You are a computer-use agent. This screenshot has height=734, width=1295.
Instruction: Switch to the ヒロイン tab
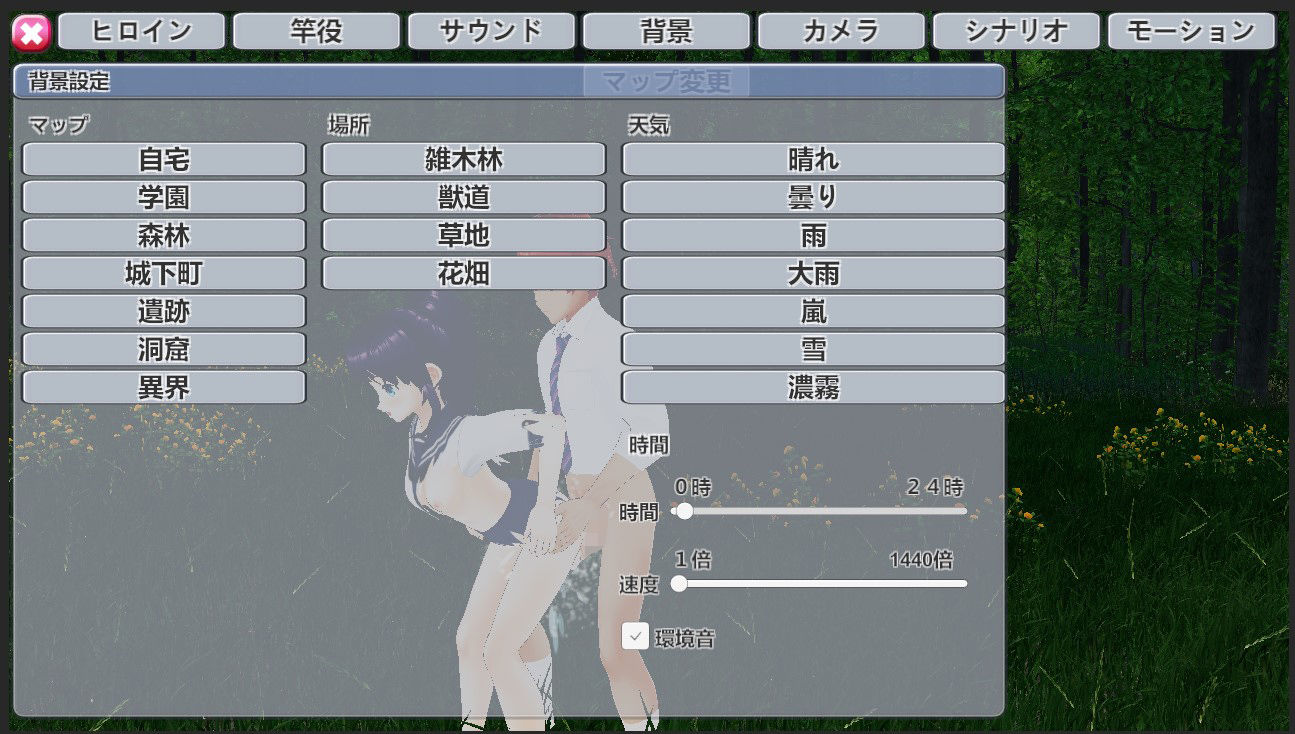[141, 30]
